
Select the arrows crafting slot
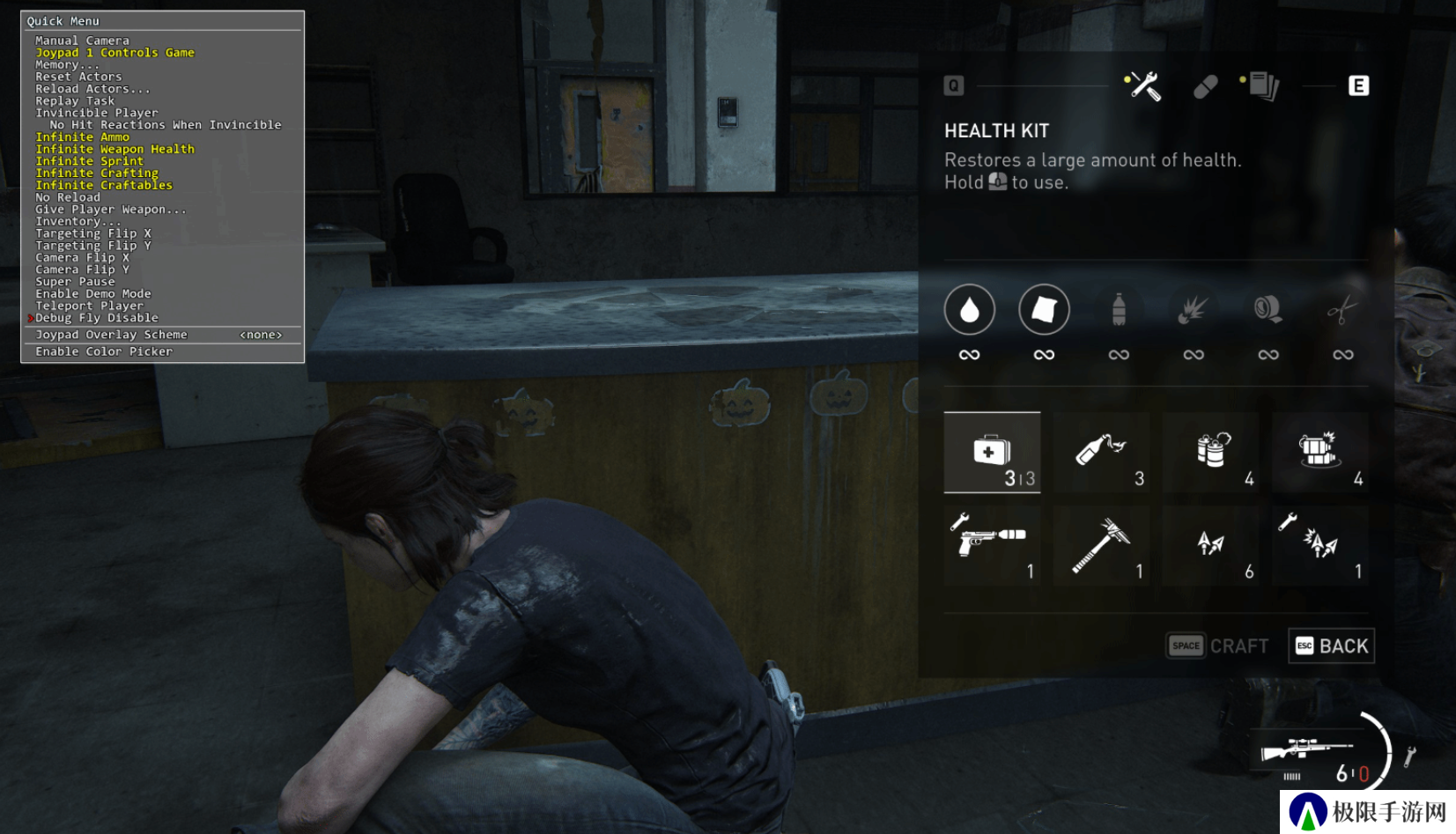[1211, 546]
